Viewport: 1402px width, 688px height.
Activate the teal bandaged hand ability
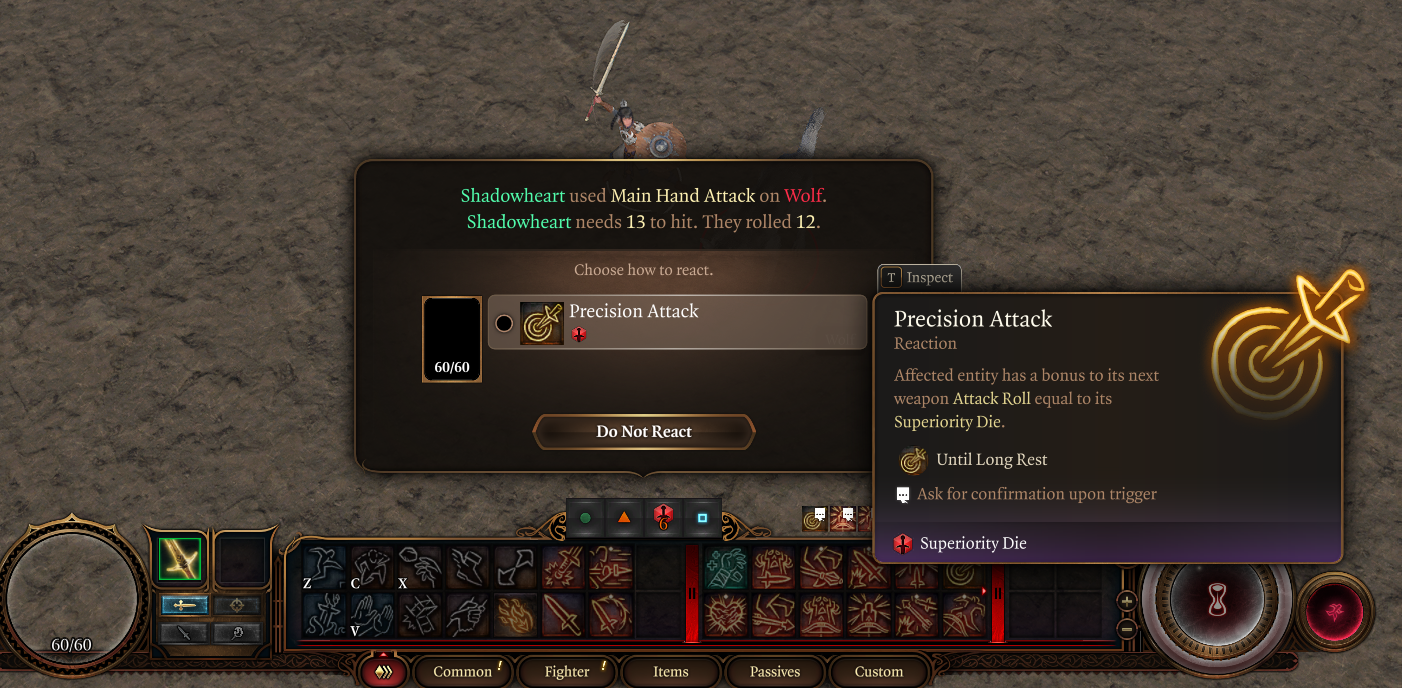(x=726, y=567)
